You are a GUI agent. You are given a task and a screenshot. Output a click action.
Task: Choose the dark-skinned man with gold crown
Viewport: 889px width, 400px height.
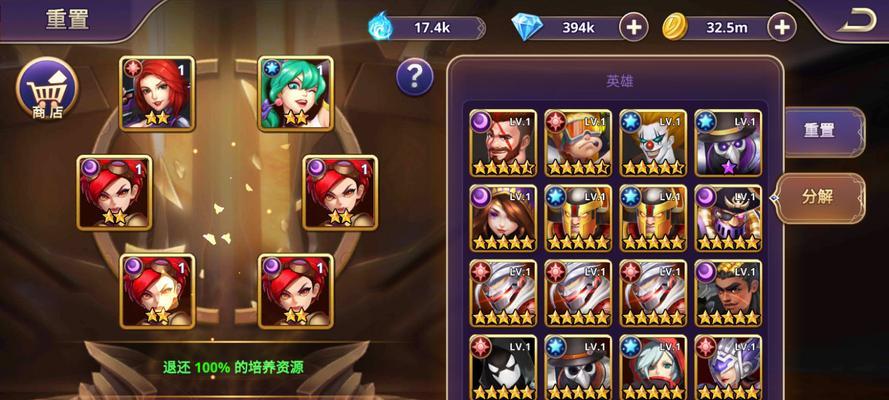pyautogui.click(x=727, y=292)
